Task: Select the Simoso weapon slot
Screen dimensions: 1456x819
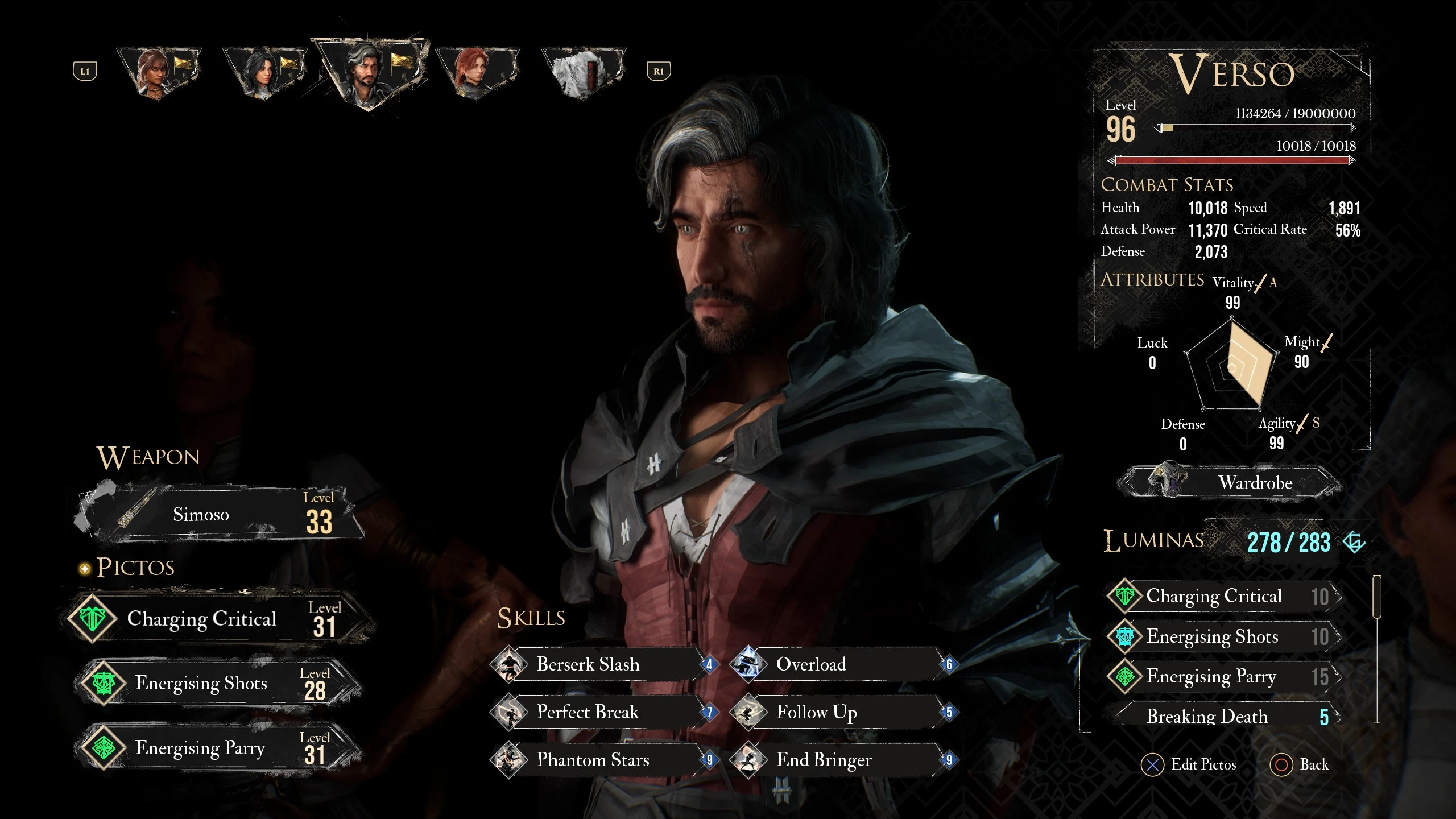Action: [219, 515]
